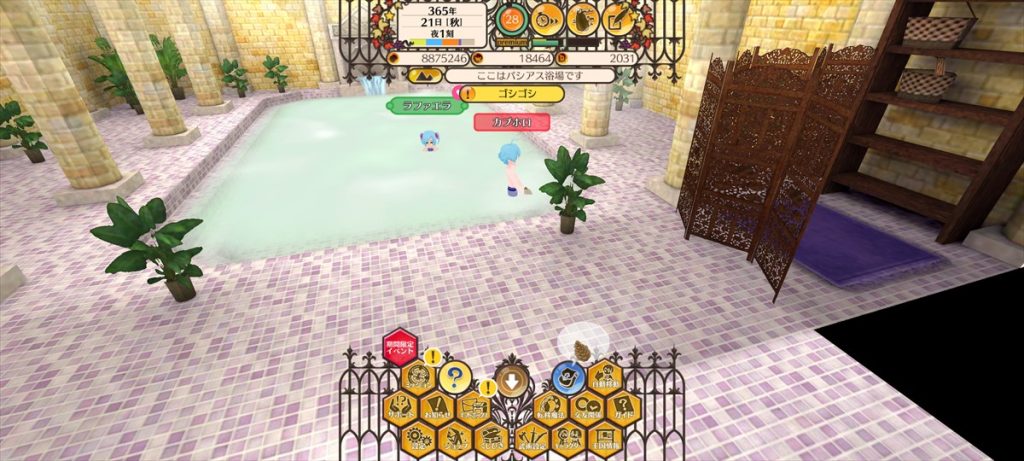
Task: Open the quill note icon
Action: (620, 18)
